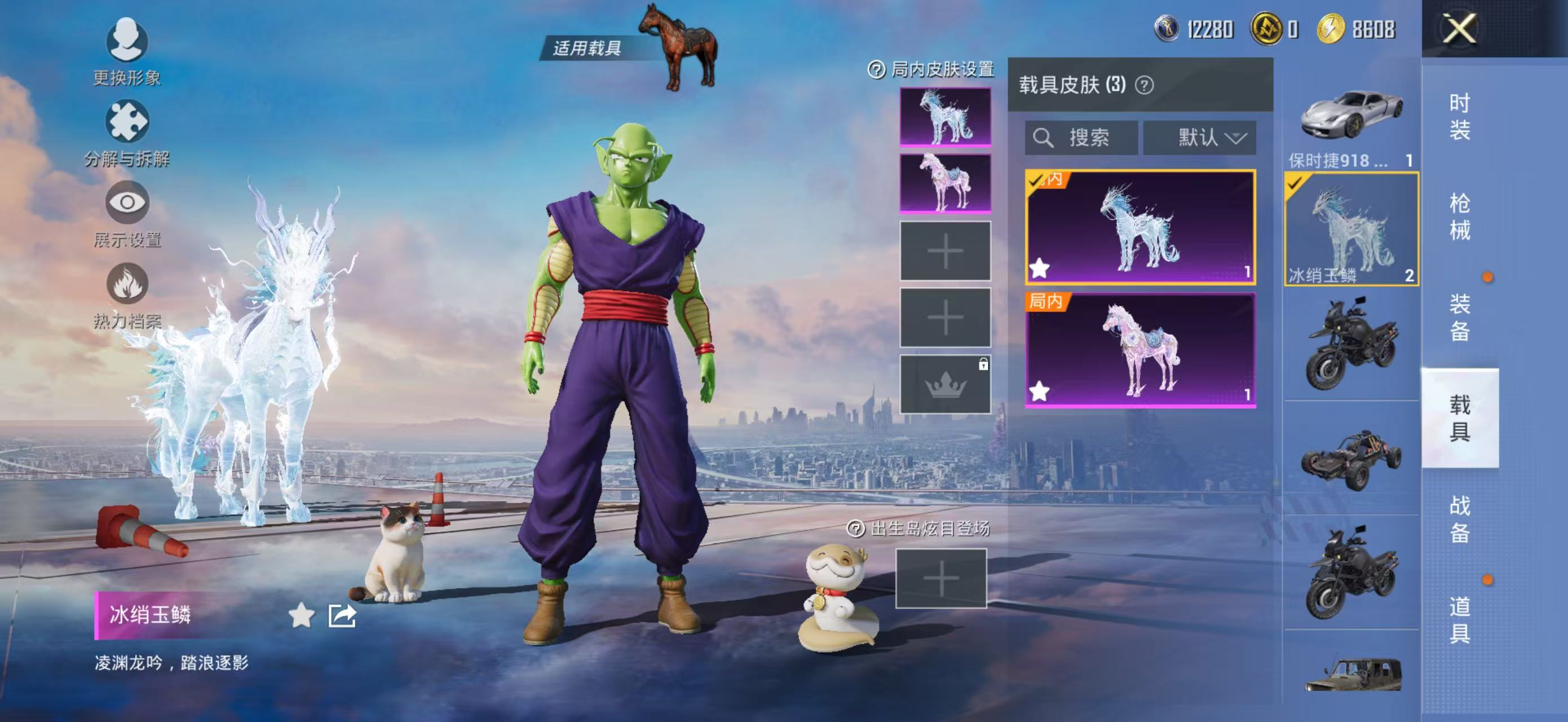
Task: Pick the dune buggy vehicle
Action: tap(1351, 459)
